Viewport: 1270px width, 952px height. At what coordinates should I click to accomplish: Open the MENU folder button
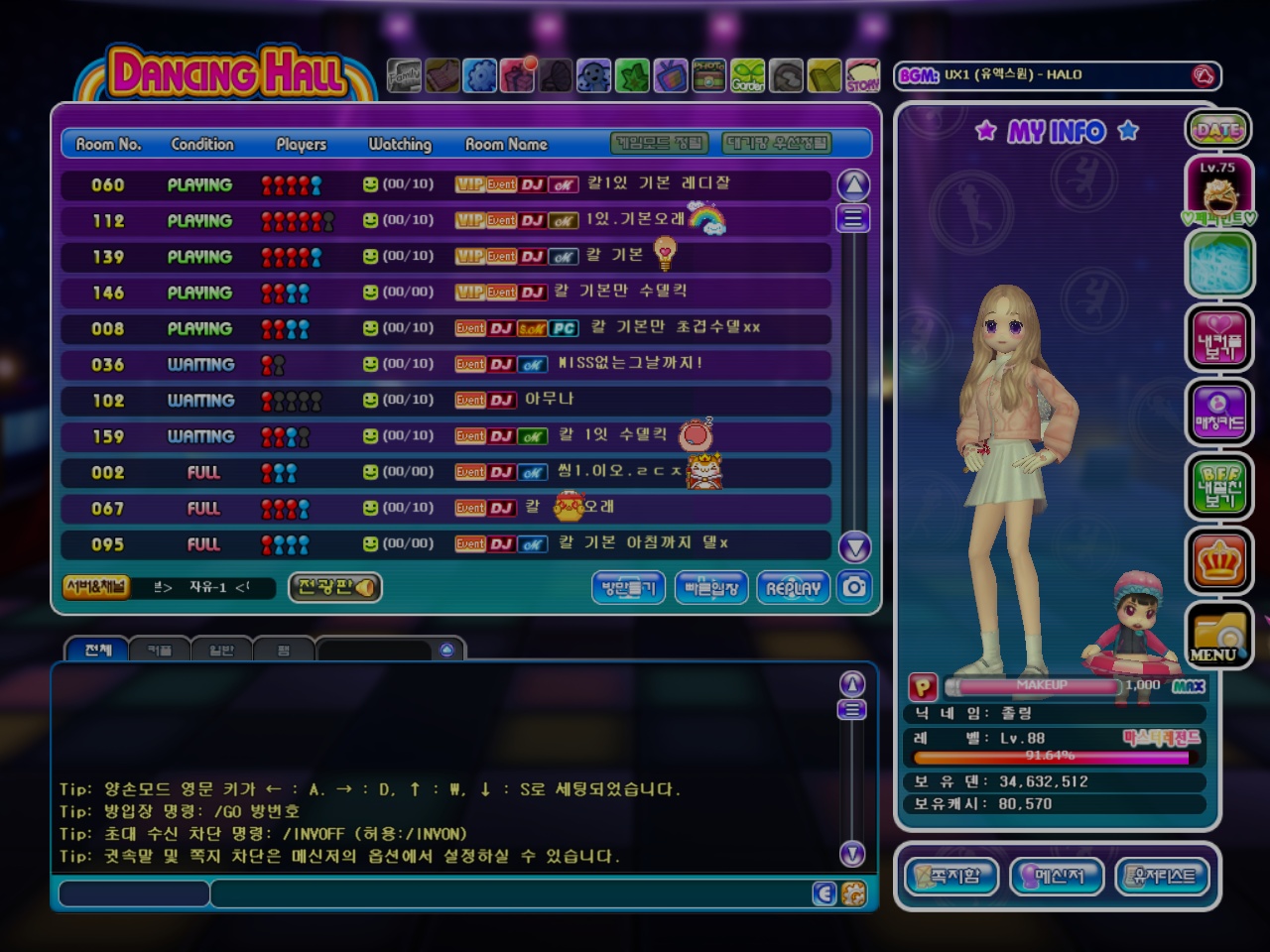point(1217,637)
